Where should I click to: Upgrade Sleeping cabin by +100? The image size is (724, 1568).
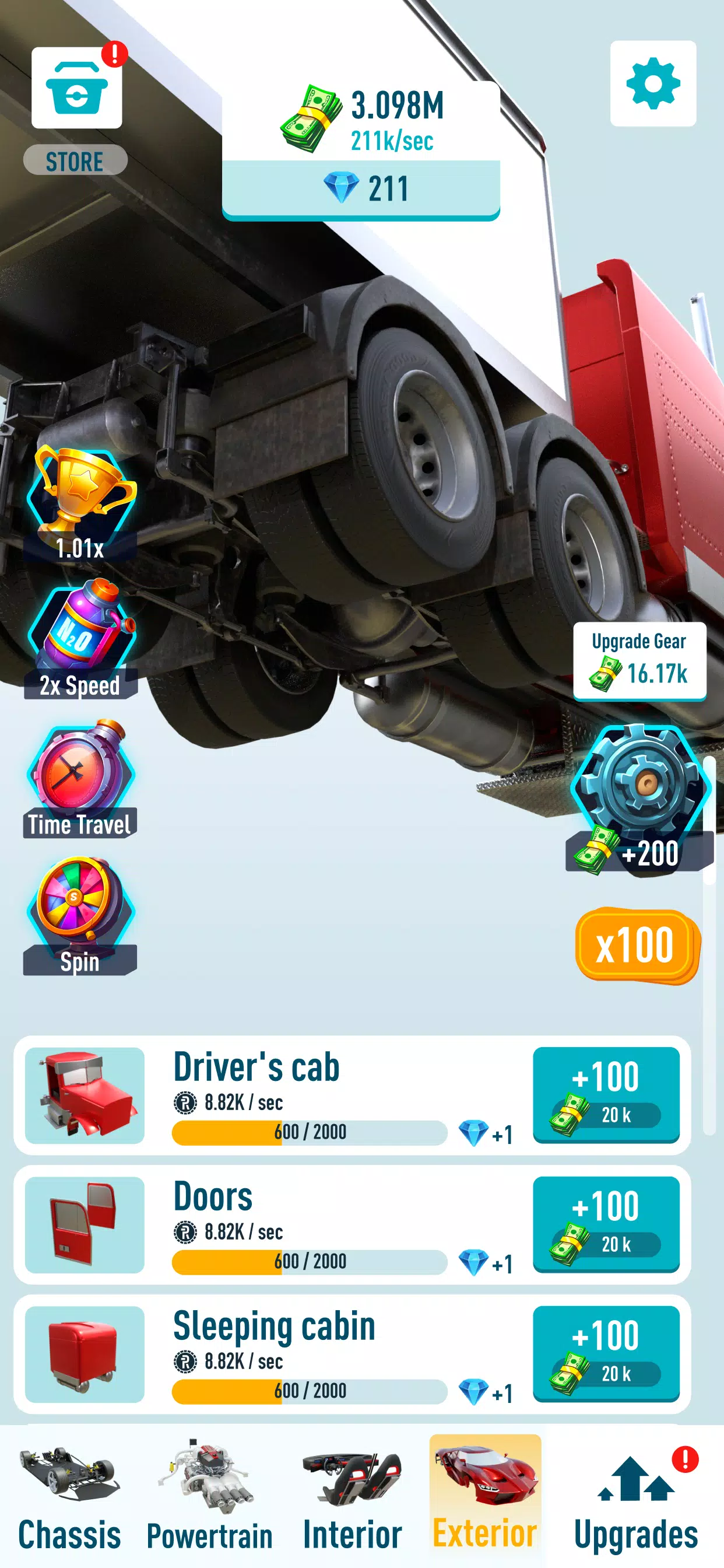click(606, 1353)
